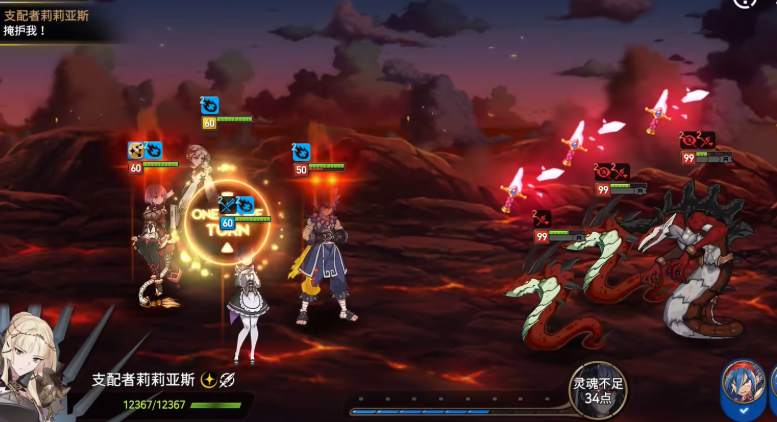Image resolution: width=777 pixels, height=422 pixels.
Task: Inspect the gold star element icon
Action: [208, 379]
